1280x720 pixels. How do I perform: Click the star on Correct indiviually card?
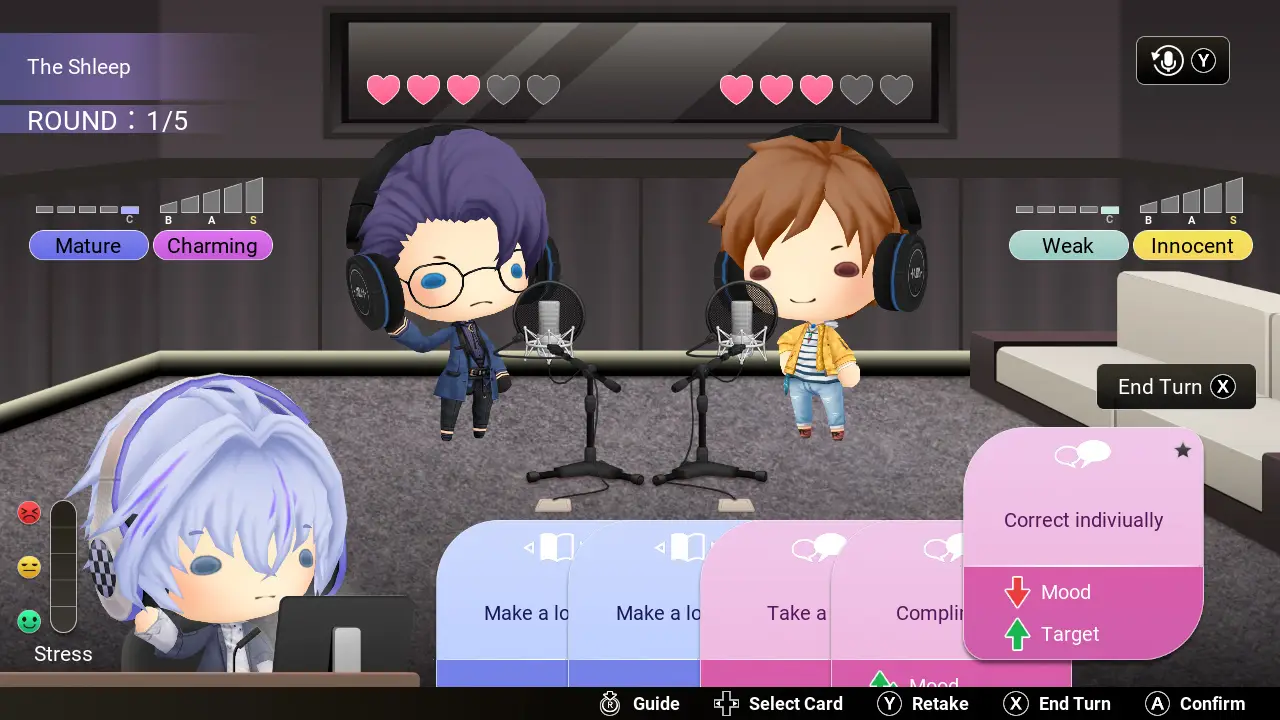pyautogui.click(x=1183, y=451)
